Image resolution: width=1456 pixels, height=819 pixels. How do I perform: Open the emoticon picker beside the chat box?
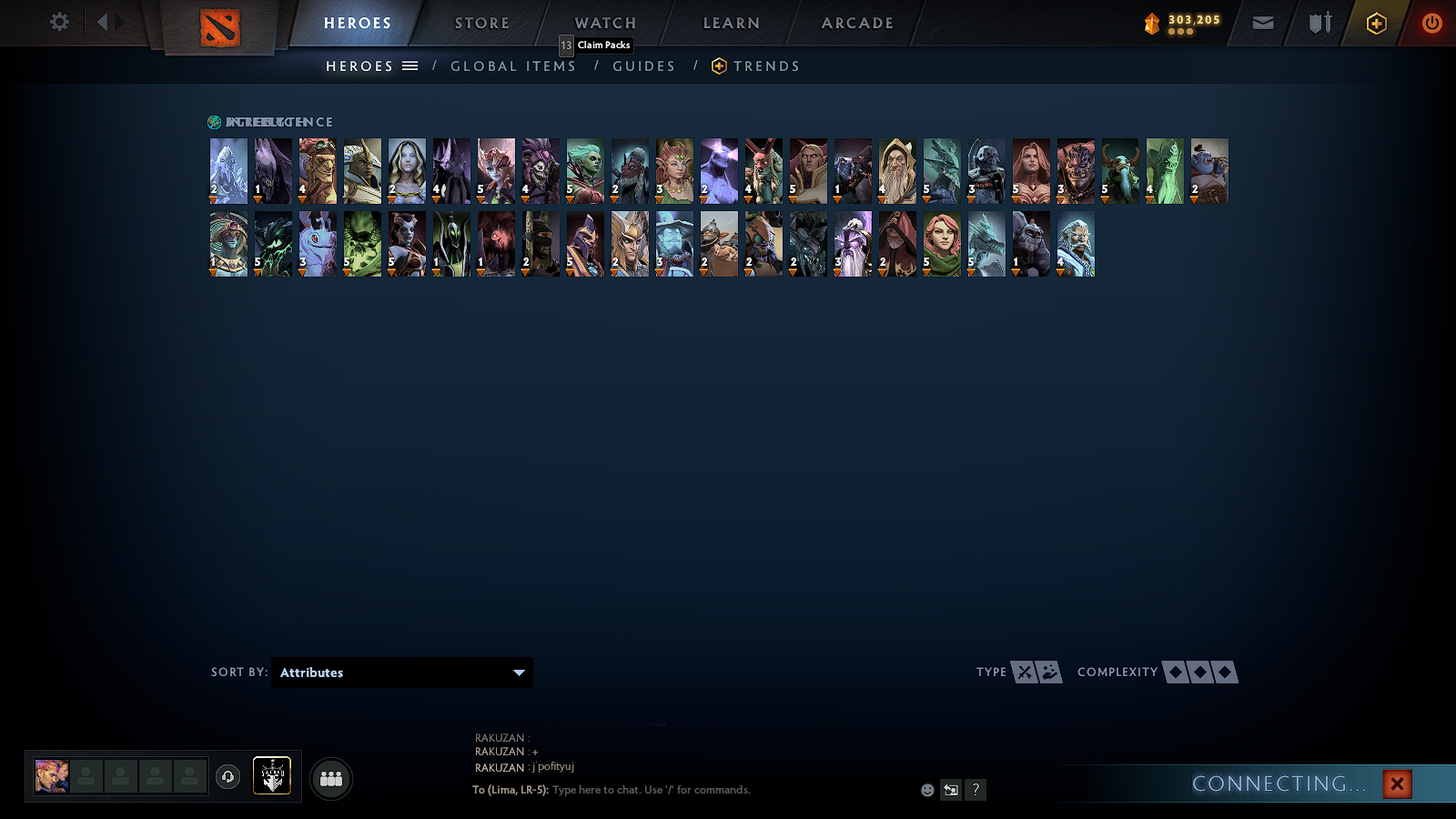[x=925, y=790]
